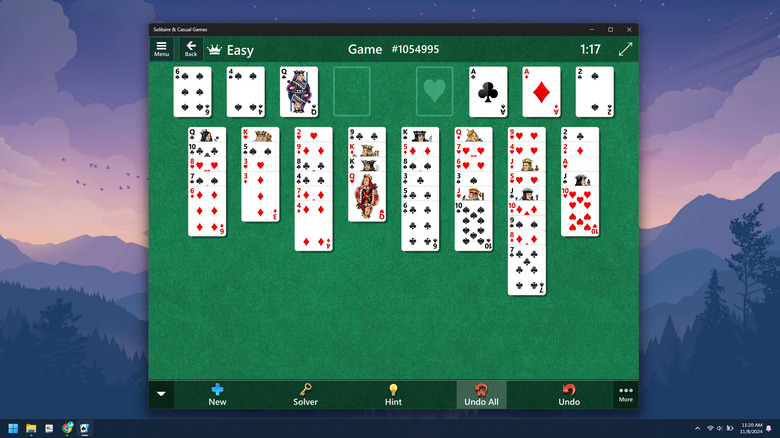Click the empty hearts foundation pile
This screenshot has width=780, height=438.
[435, 92]
